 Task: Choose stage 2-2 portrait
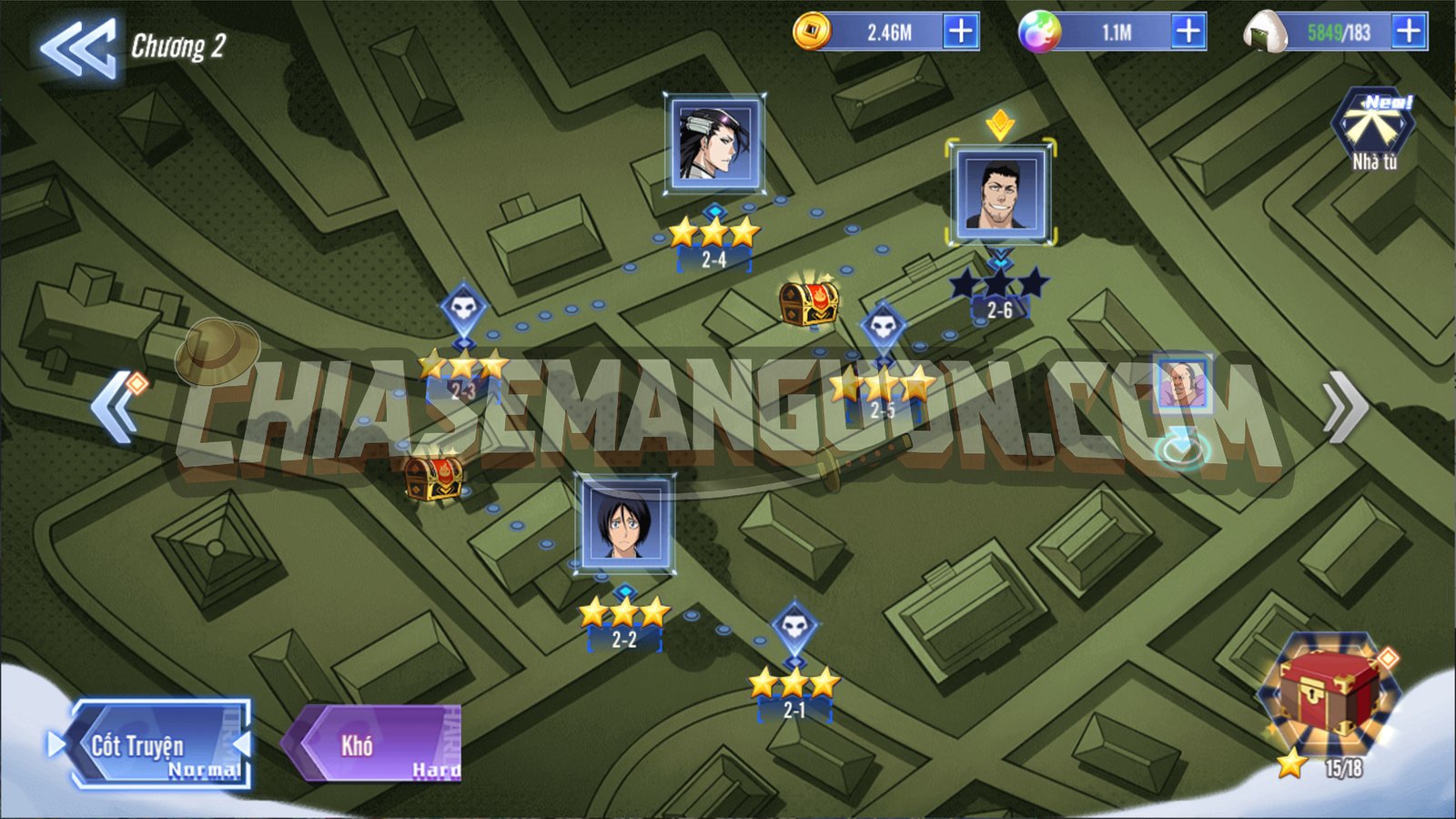click(624, 523)
